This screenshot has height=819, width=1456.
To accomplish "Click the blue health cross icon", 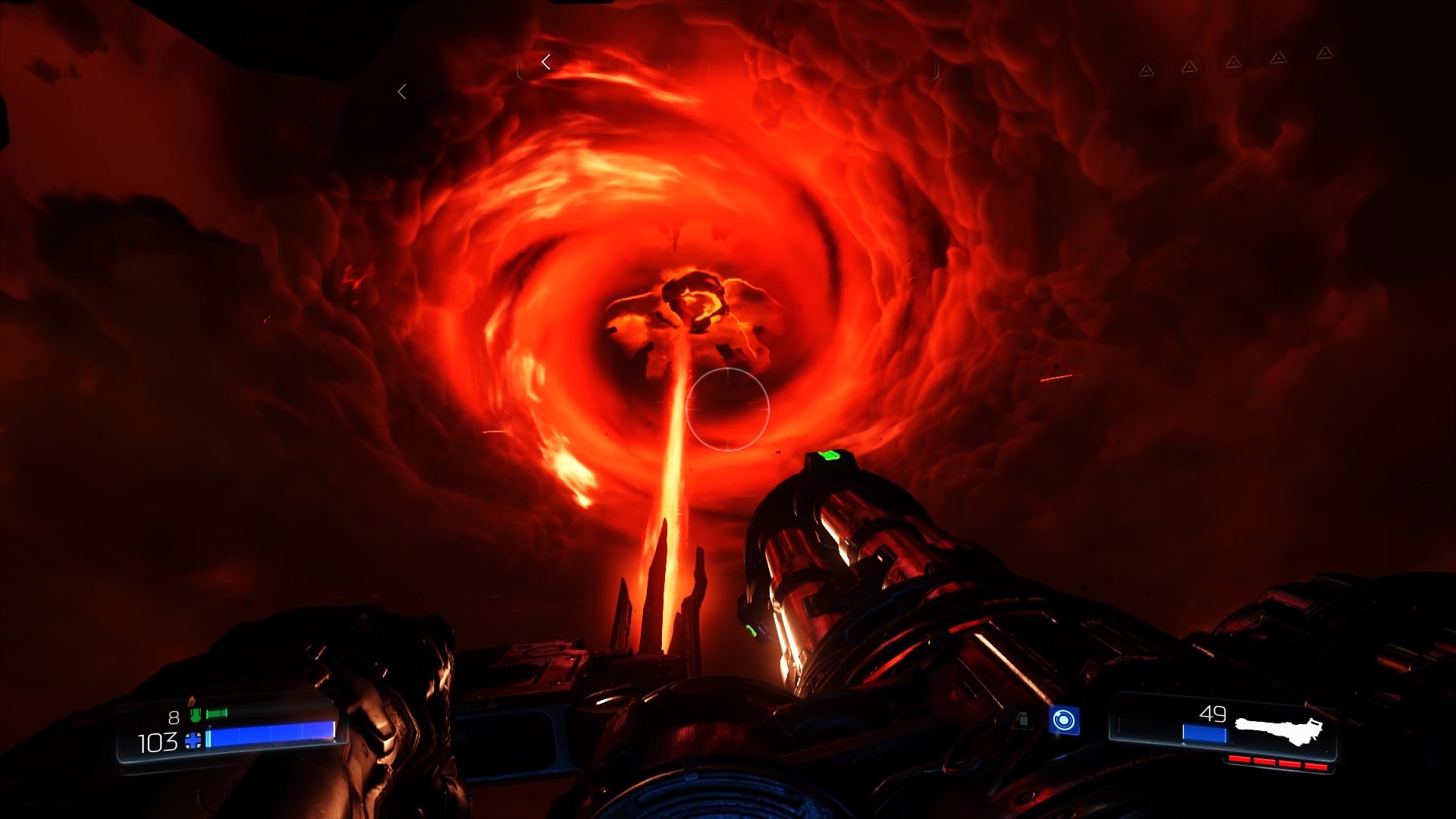I will [x=193, y=741].
